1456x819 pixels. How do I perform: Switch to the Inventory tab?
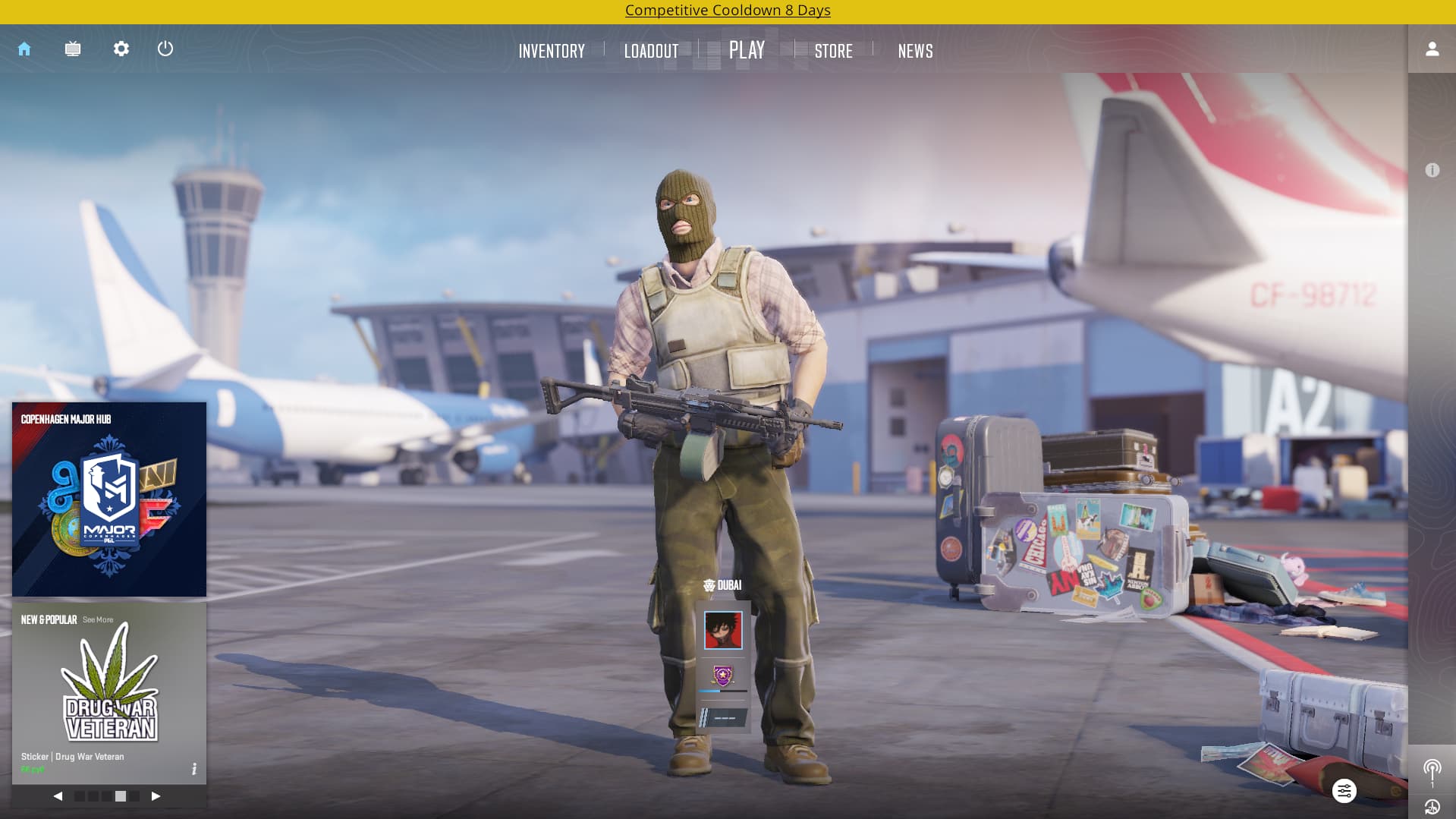coord(552,51)
